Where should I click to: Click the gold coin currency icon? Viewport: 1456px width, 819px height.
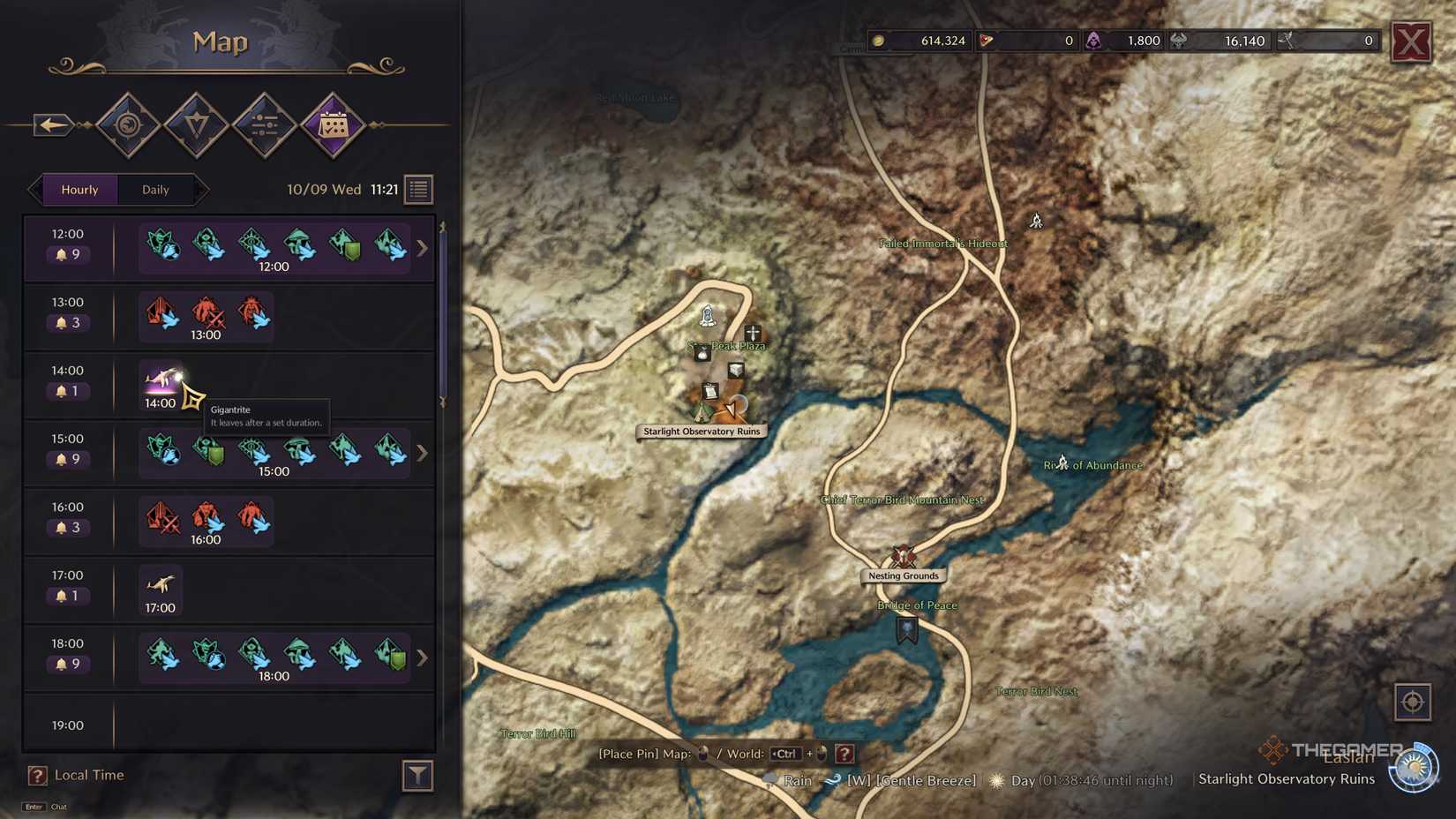tap(879, 41)
